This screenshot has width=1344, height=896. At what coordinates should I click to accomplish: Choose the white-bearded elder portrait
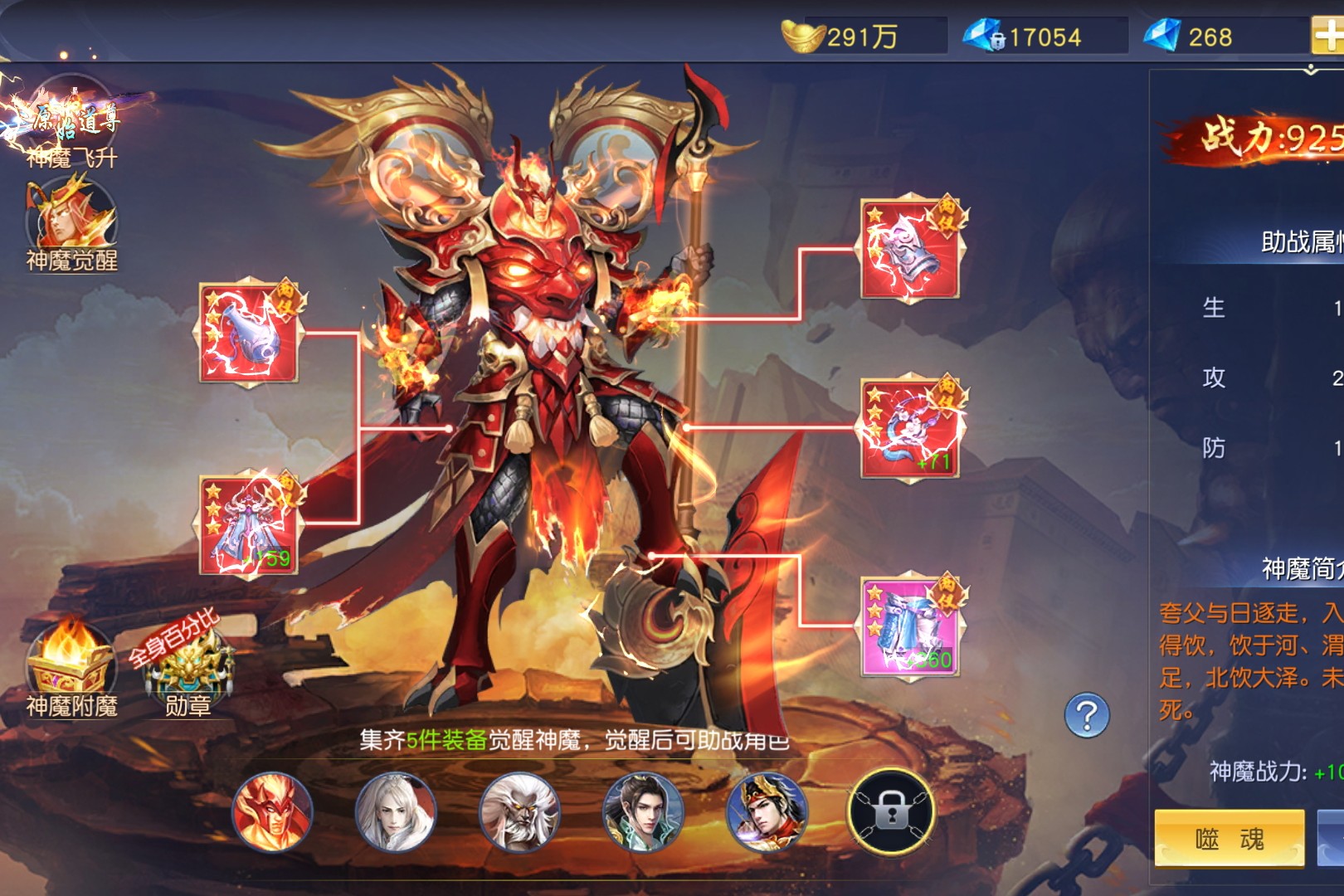519,812
